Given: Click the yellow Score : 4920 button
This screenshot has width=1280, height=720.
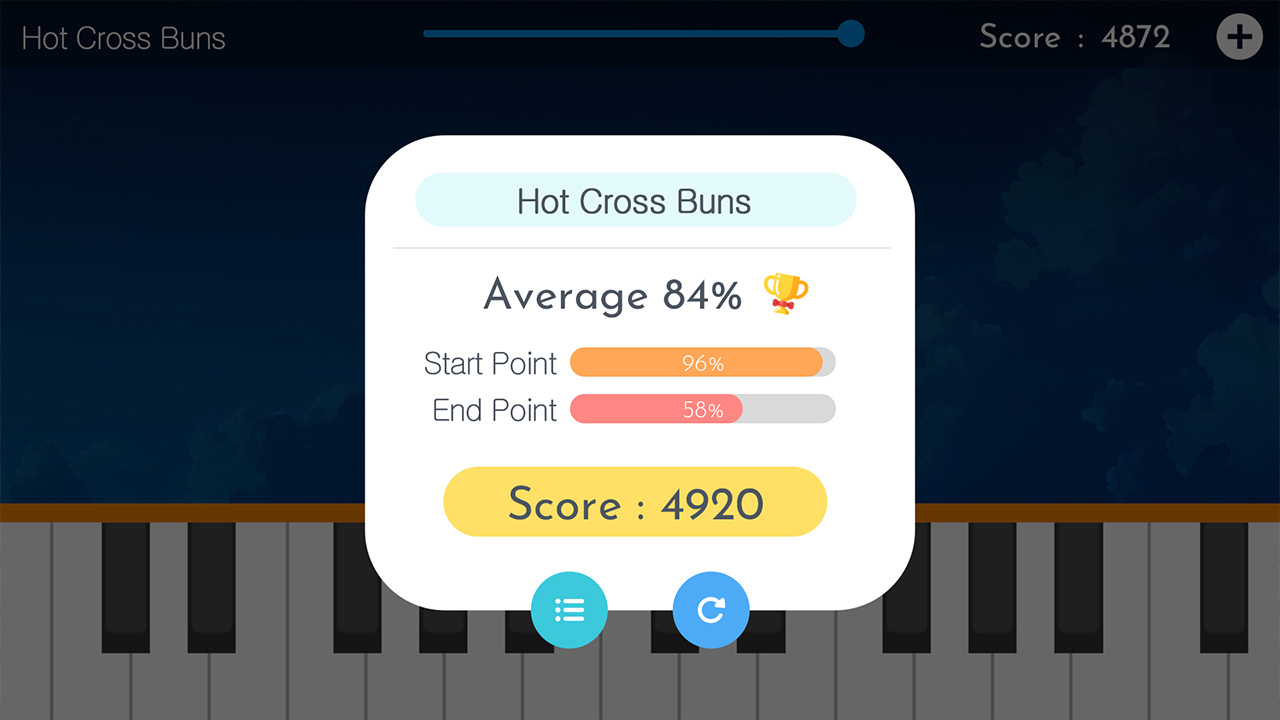Looking at the screenshot, I should [634, 503].
